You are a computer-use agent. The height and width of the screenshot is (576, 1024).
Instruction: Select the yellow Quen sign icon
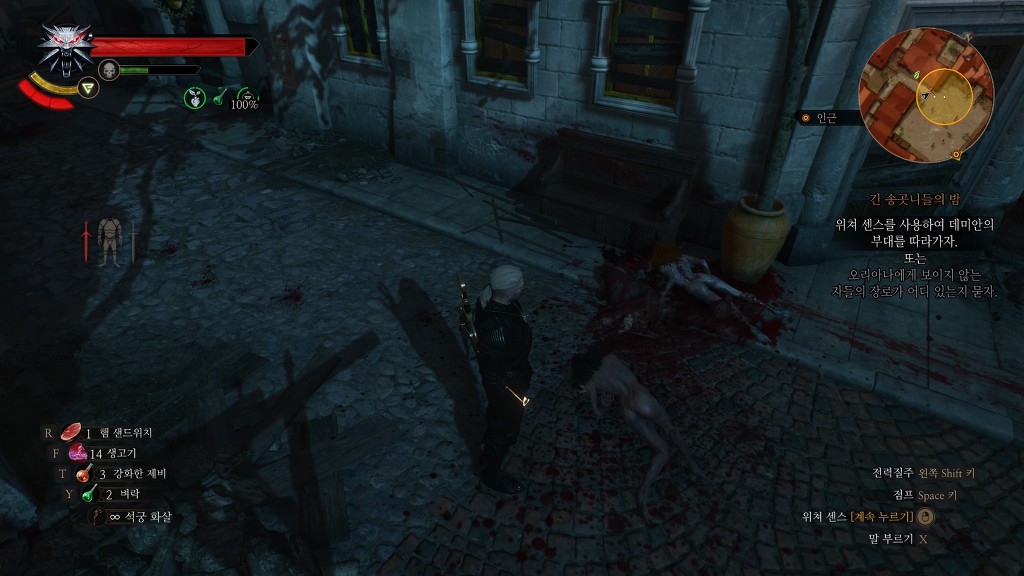point(90,89)
